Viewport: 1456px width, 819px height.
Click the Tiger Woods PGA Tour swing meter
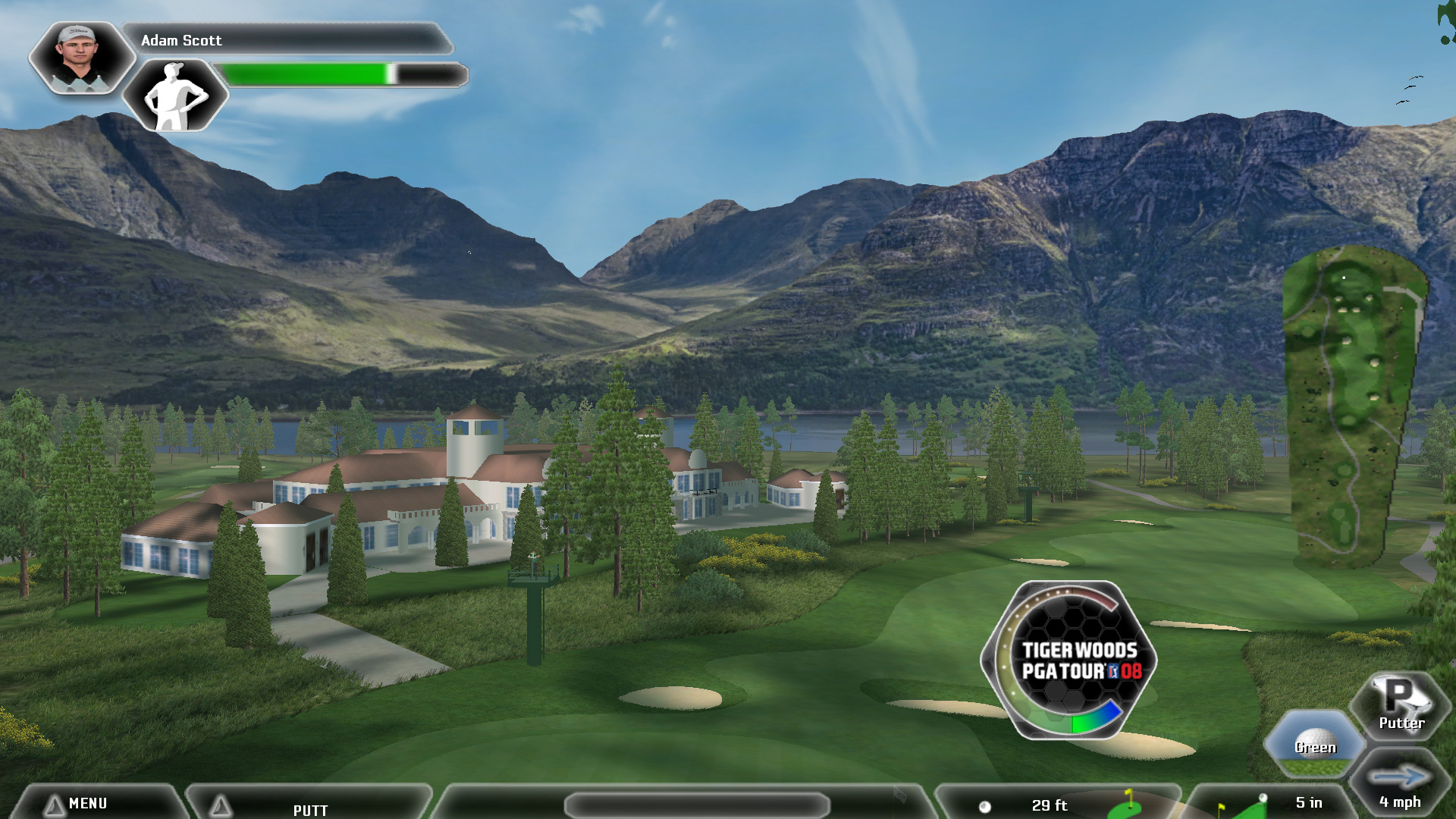point(1070,661)
